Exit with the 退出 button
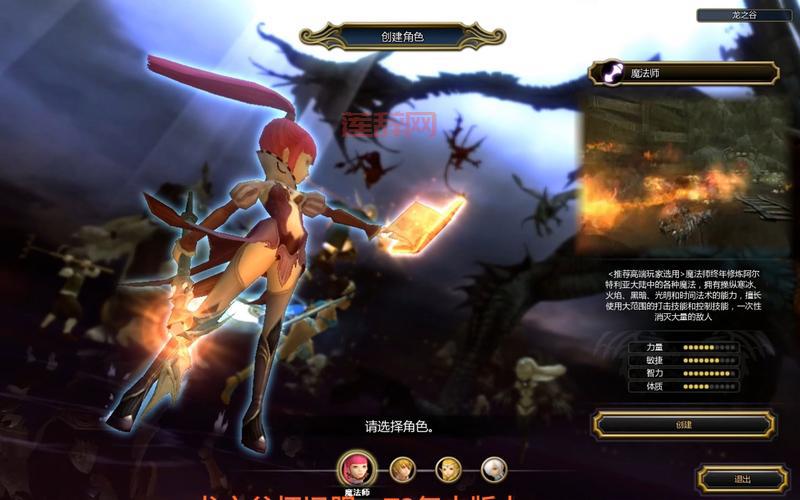The image size is (800, 500). tap(742, 479)
